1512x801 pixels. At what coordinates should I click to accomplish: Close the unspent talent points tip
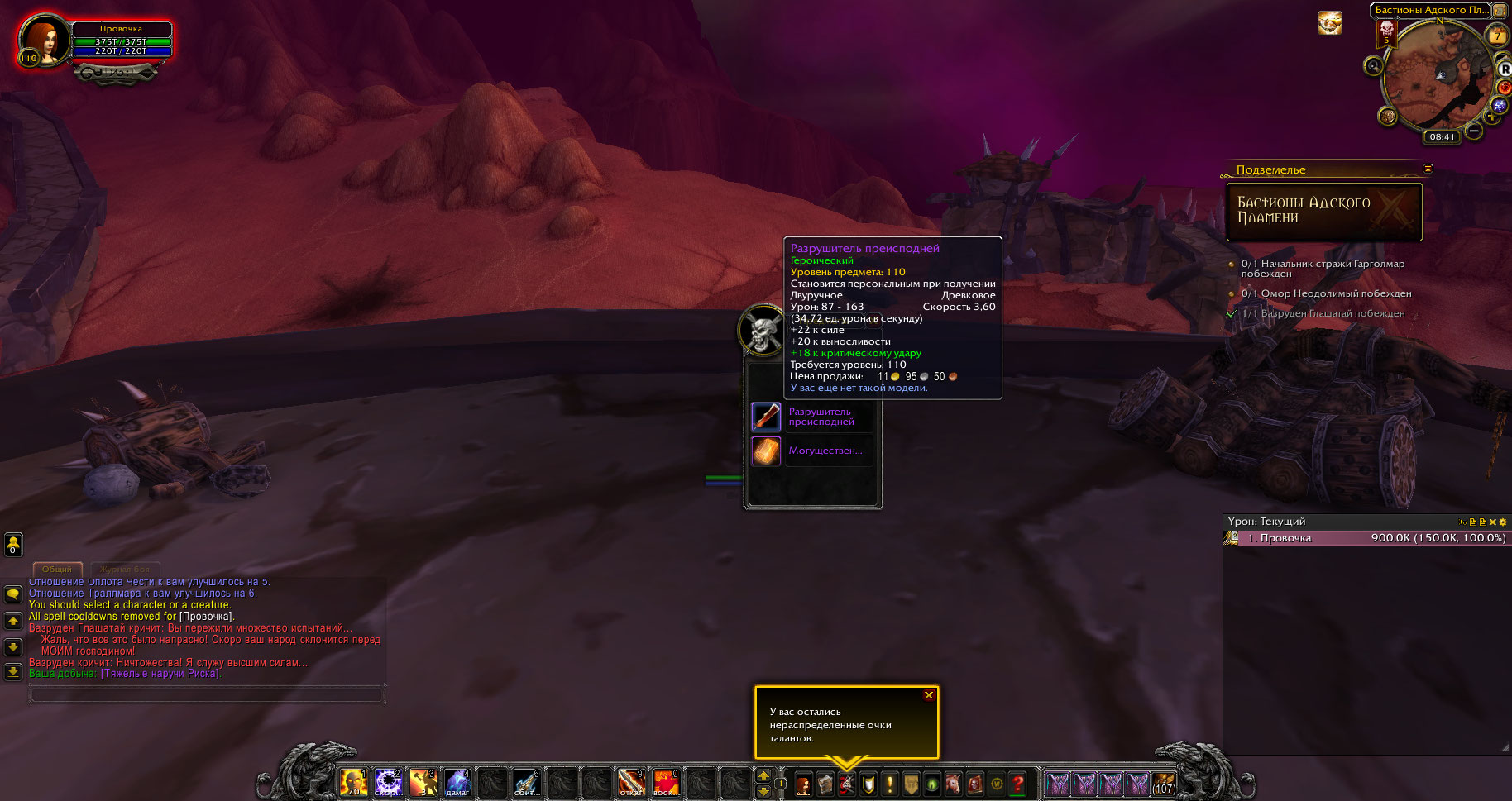tap(929, 695)
